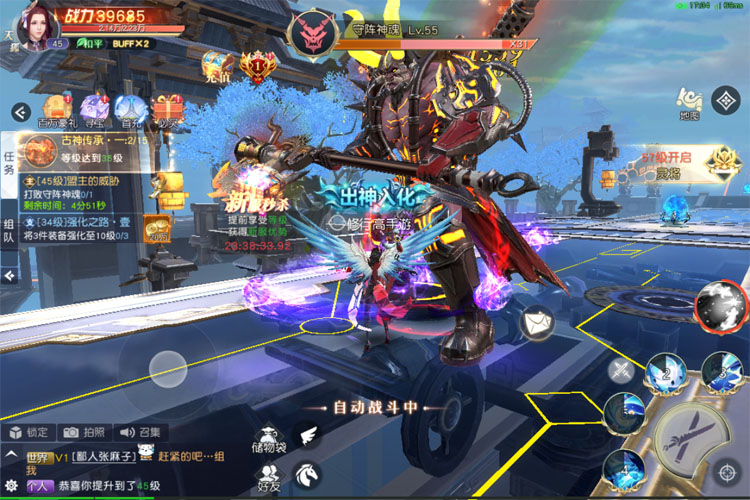Open the 充值 recharge treasure chest
The height and width of the screenshot is (500, 750).
point(218,66)
